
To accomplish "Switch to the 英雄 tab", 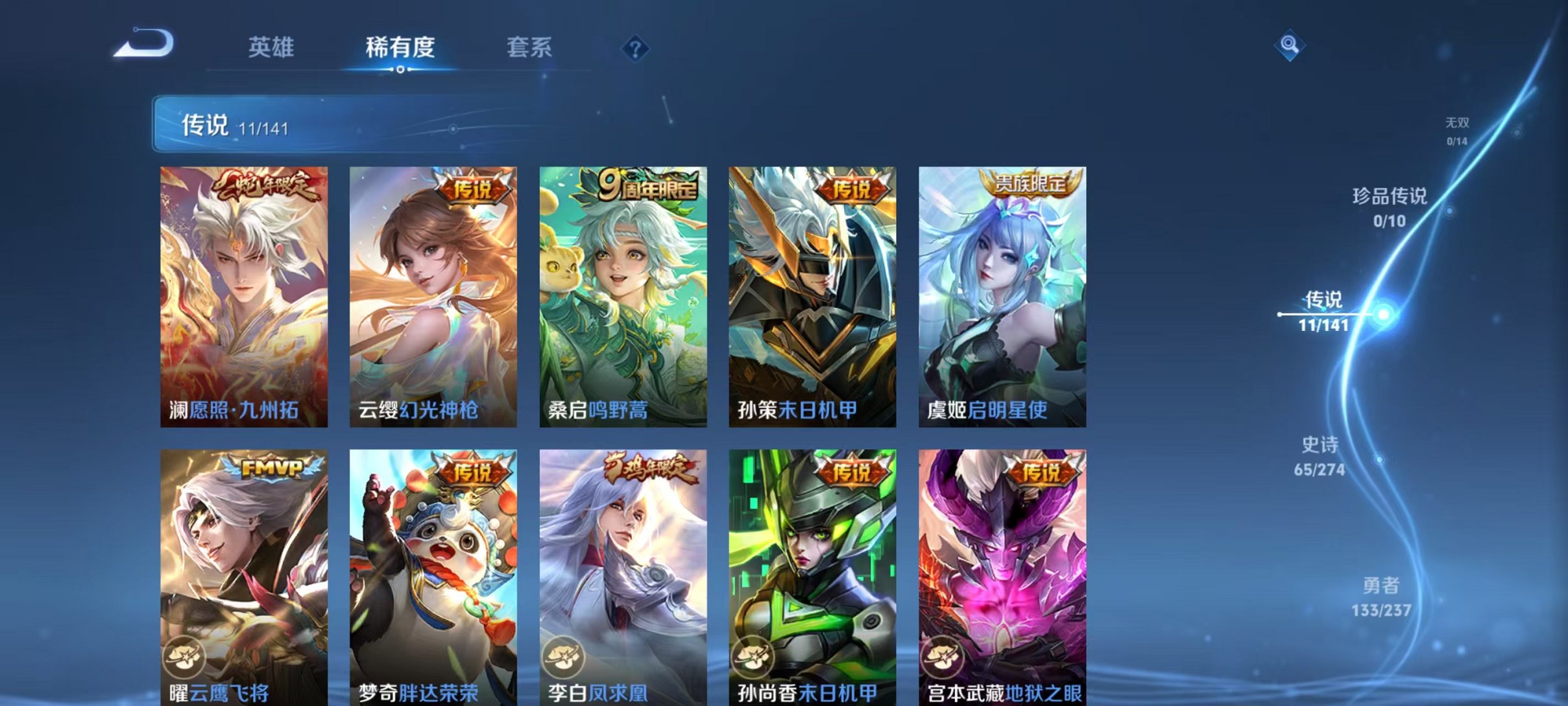I will (x=272, y=49).
